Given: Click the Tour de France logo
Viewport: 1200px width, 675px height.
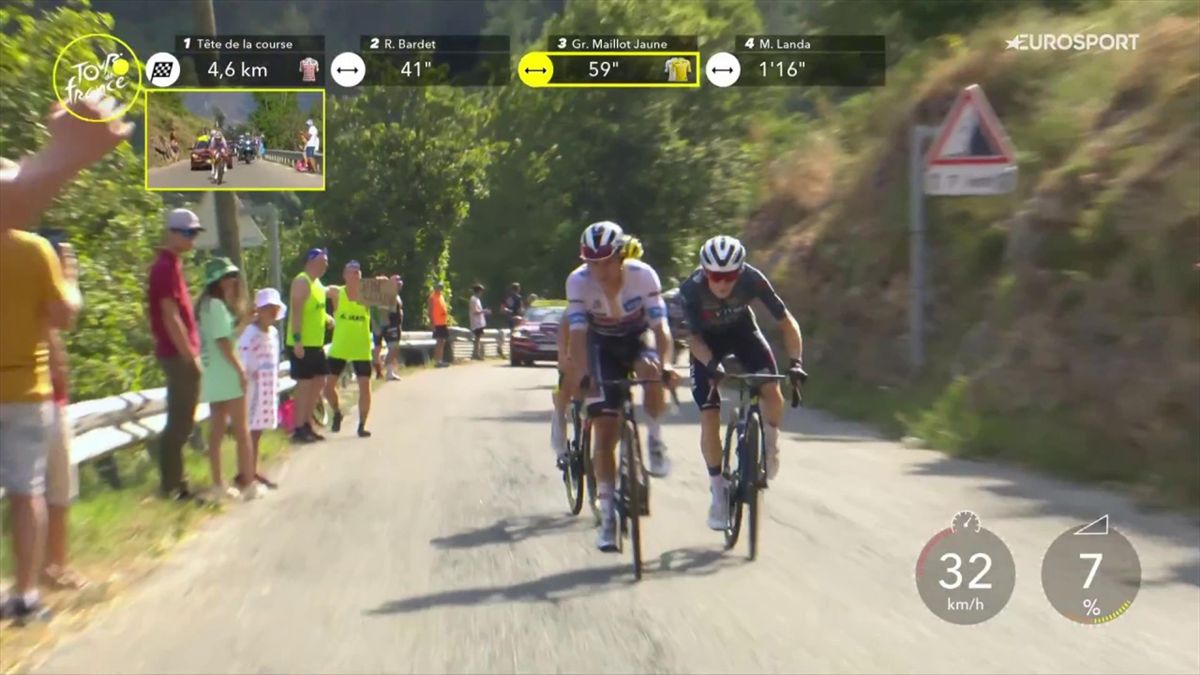Looking at the screenshot, I should (x=97, y=78).
